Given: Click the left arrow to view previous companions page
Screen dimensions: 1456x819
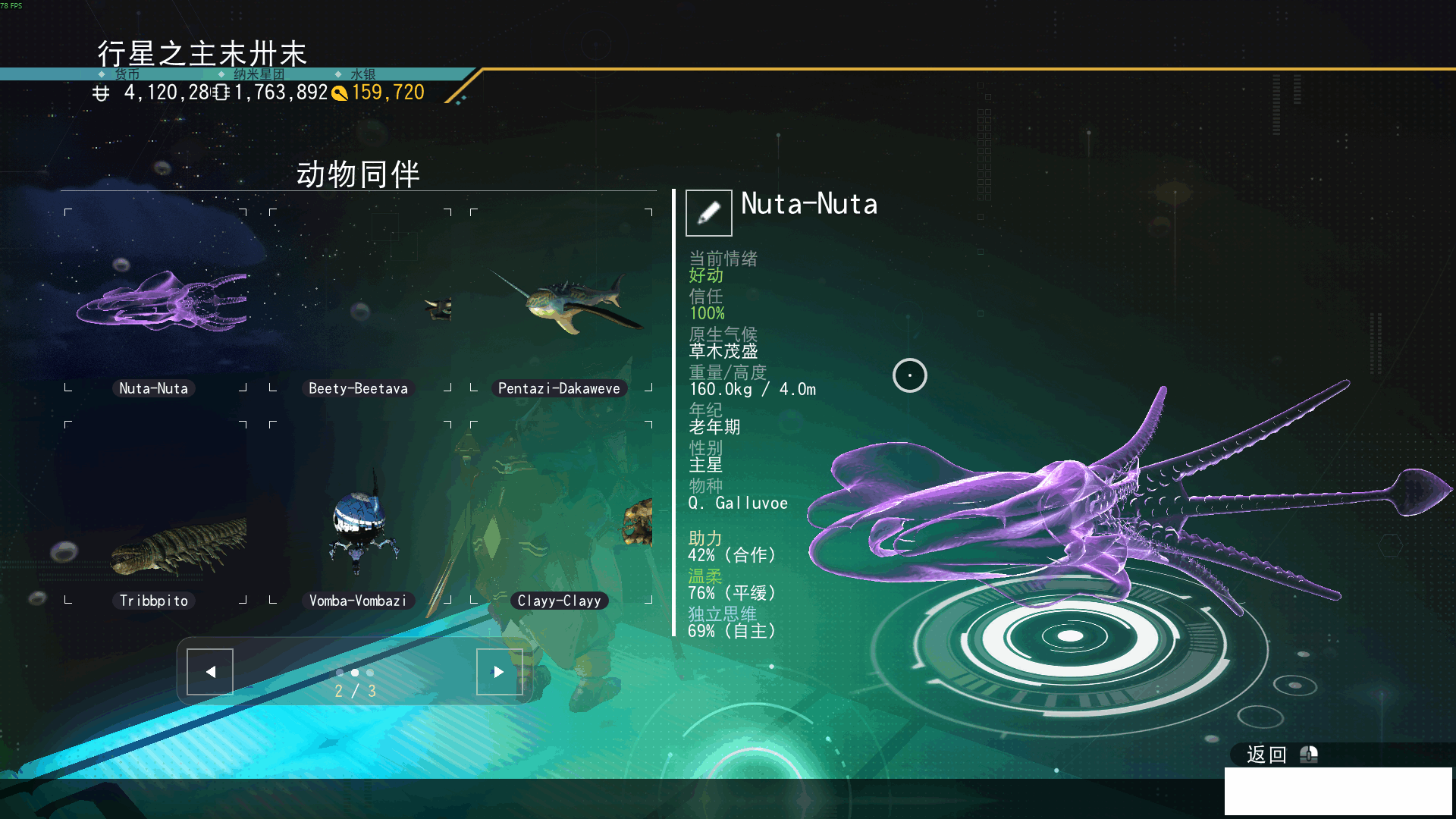Looking at the screenshot, I should point(209,671).
